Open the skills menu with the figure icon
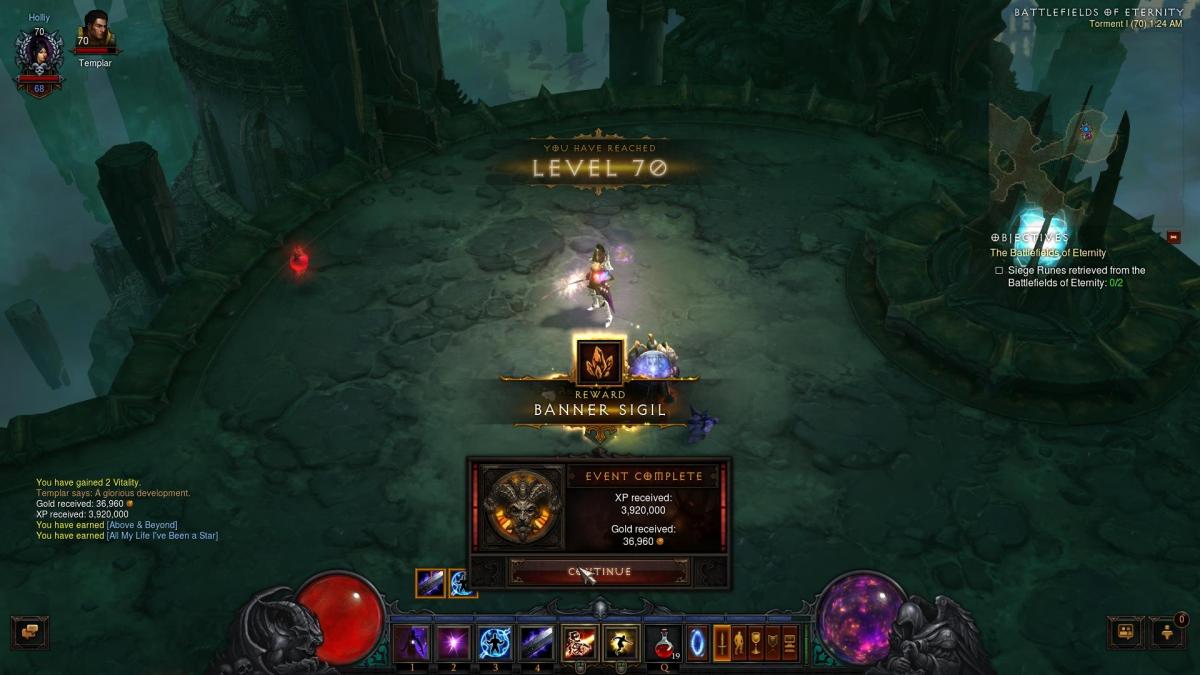1200x675 pixels. [739, 642]
